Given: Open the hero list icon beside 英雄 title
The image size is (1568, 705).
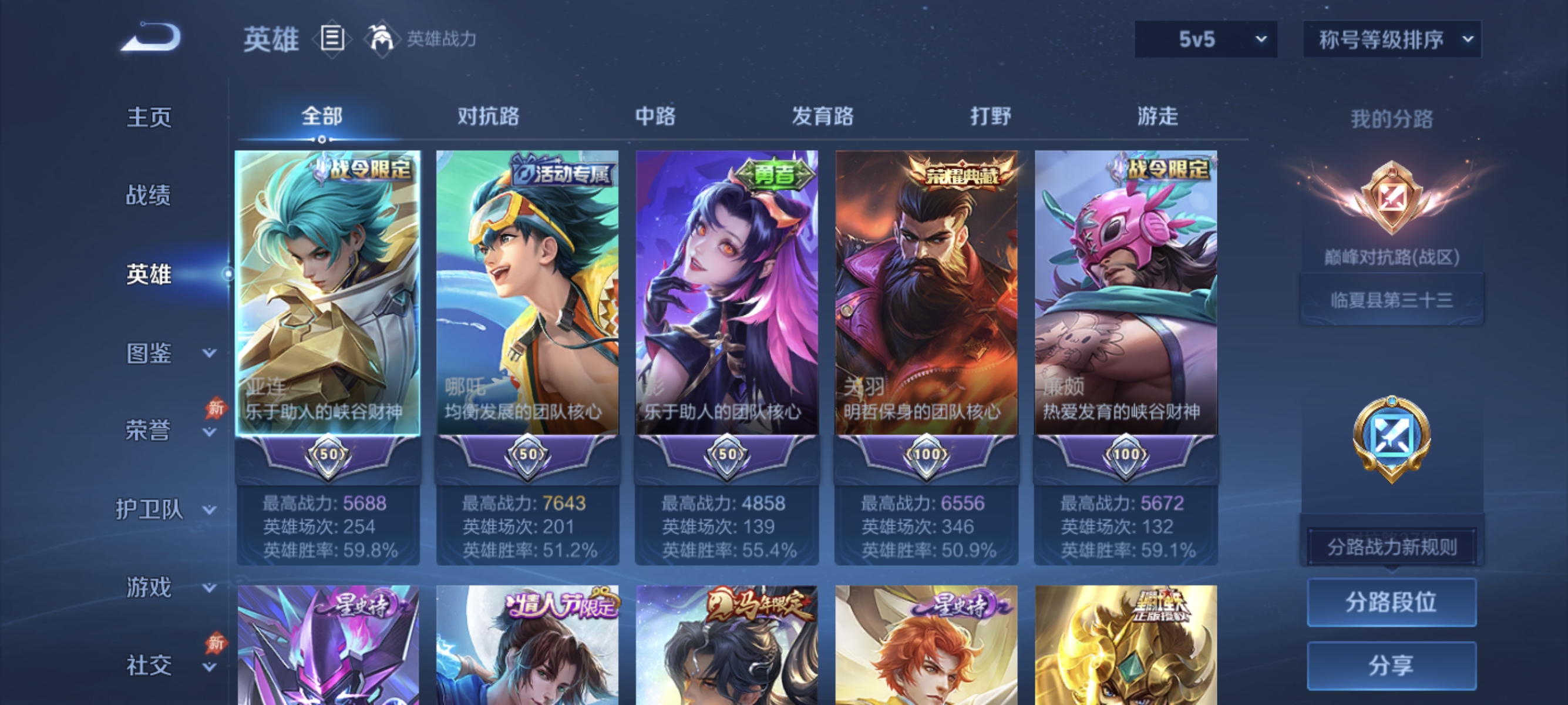Looking at the screenshot, I should [332, 38].
